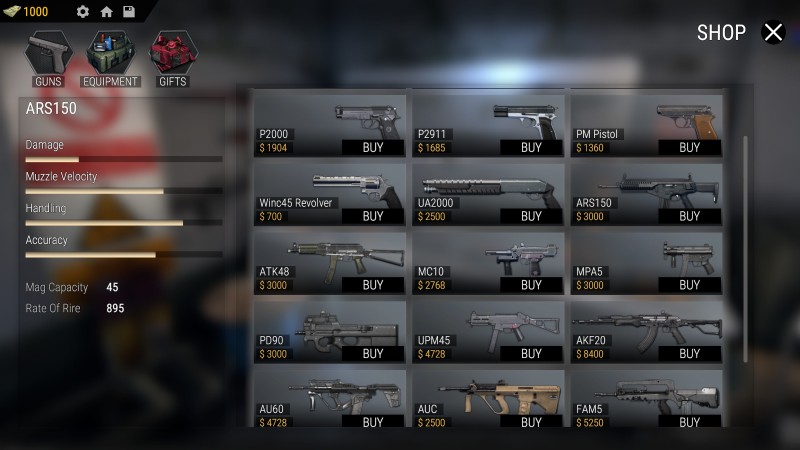Switch to the Guns category
800x450 pixels.
coord(48,58)
